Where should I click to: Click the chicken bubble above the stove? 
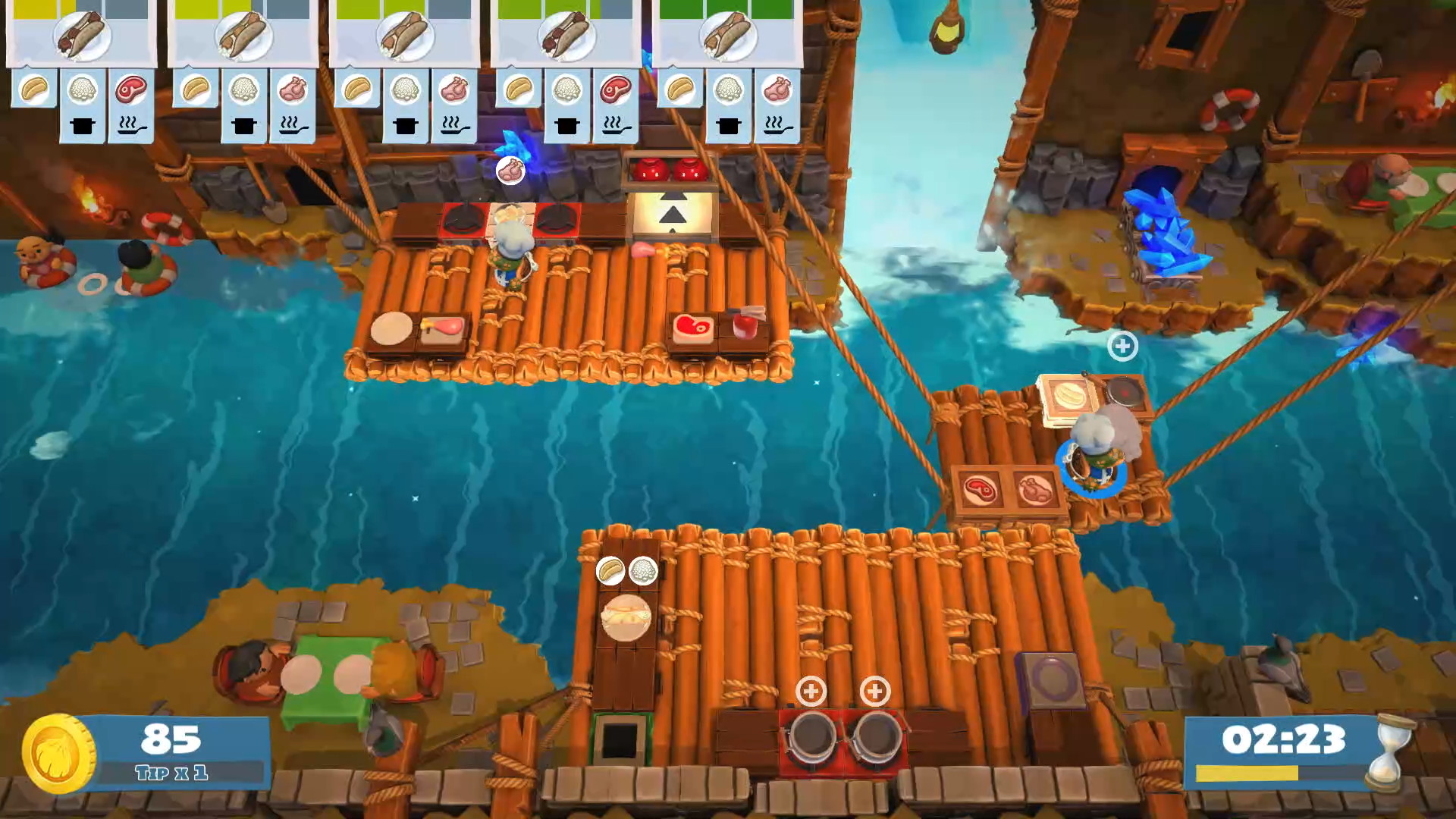click(510, 171)
